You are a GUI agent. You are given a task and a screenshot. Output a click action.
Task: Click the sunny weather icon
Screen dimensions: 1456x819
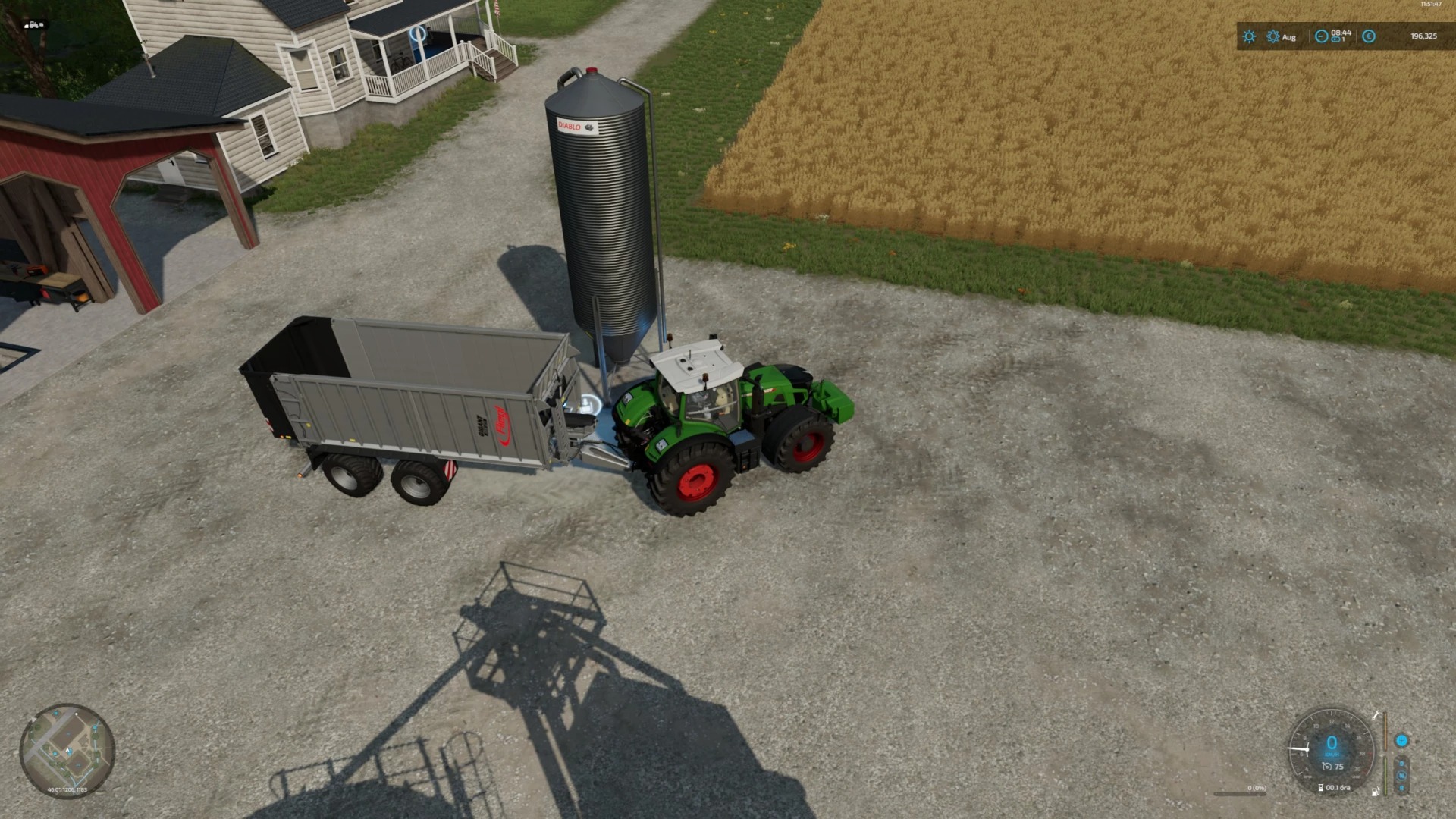(x=1249, y=36)
